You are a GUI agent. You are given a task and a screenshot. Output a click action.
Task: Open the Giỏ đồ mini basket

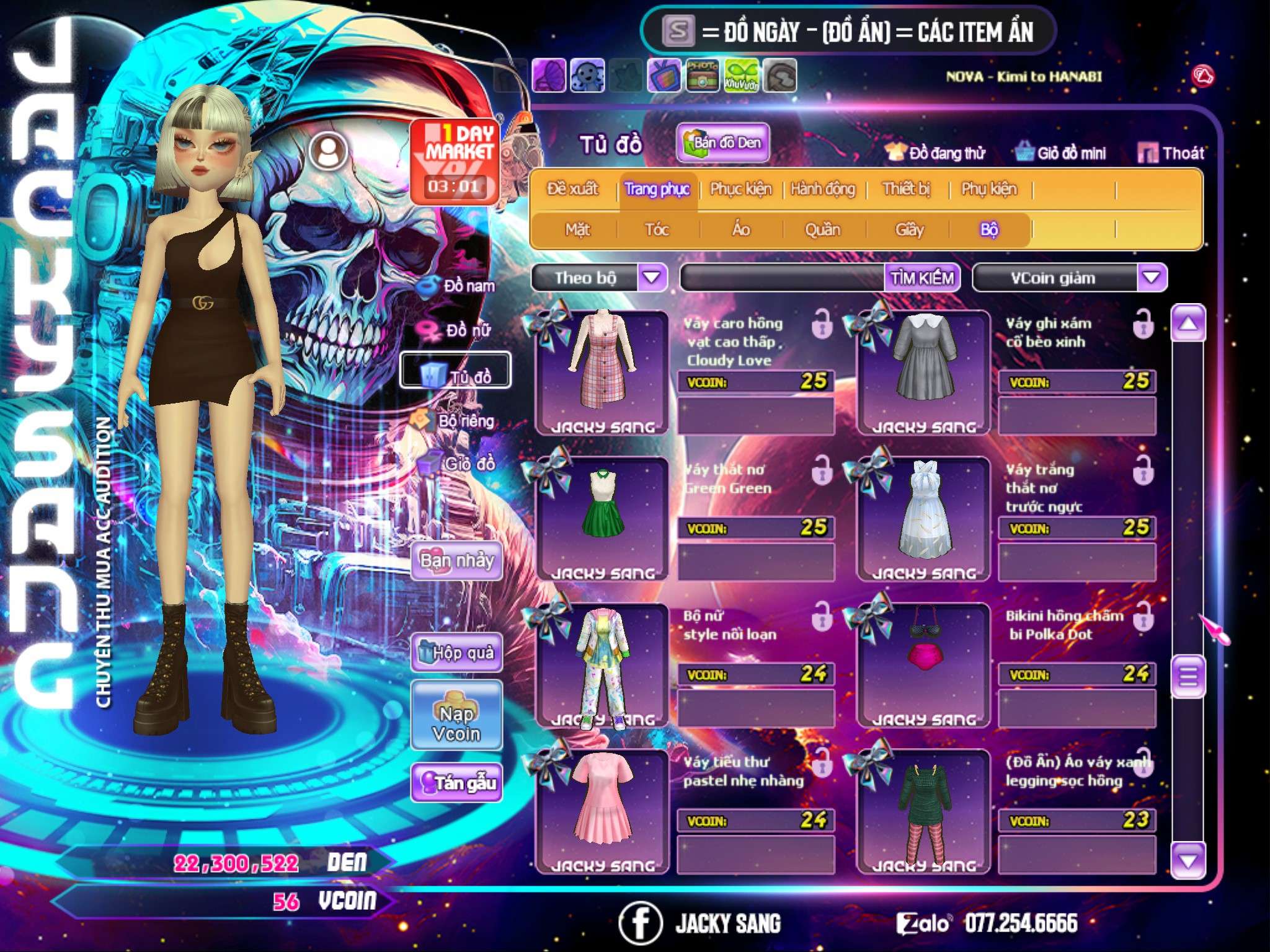1060,153
